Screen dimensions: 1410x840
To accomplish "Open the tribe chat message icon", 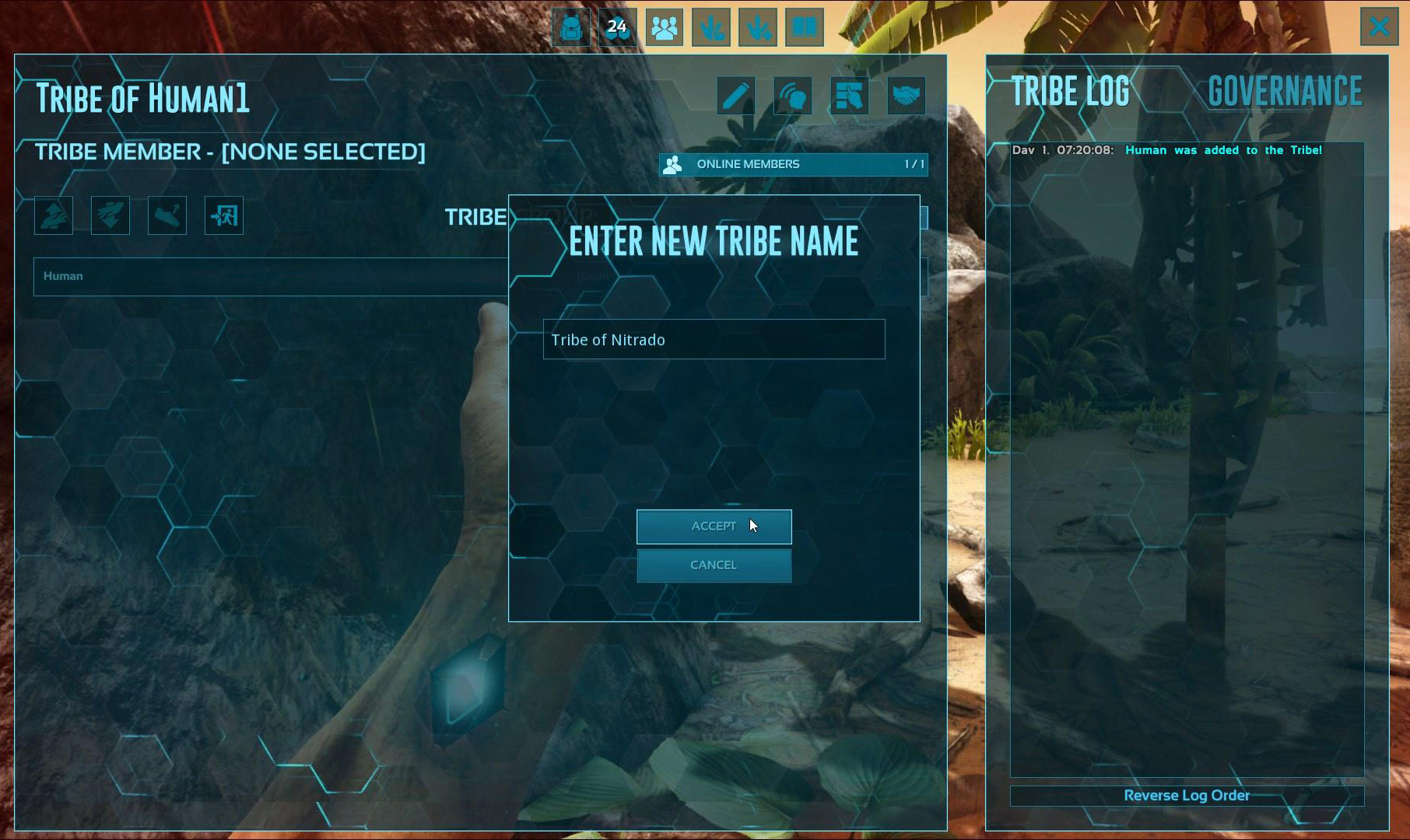I will pos(792,96).
